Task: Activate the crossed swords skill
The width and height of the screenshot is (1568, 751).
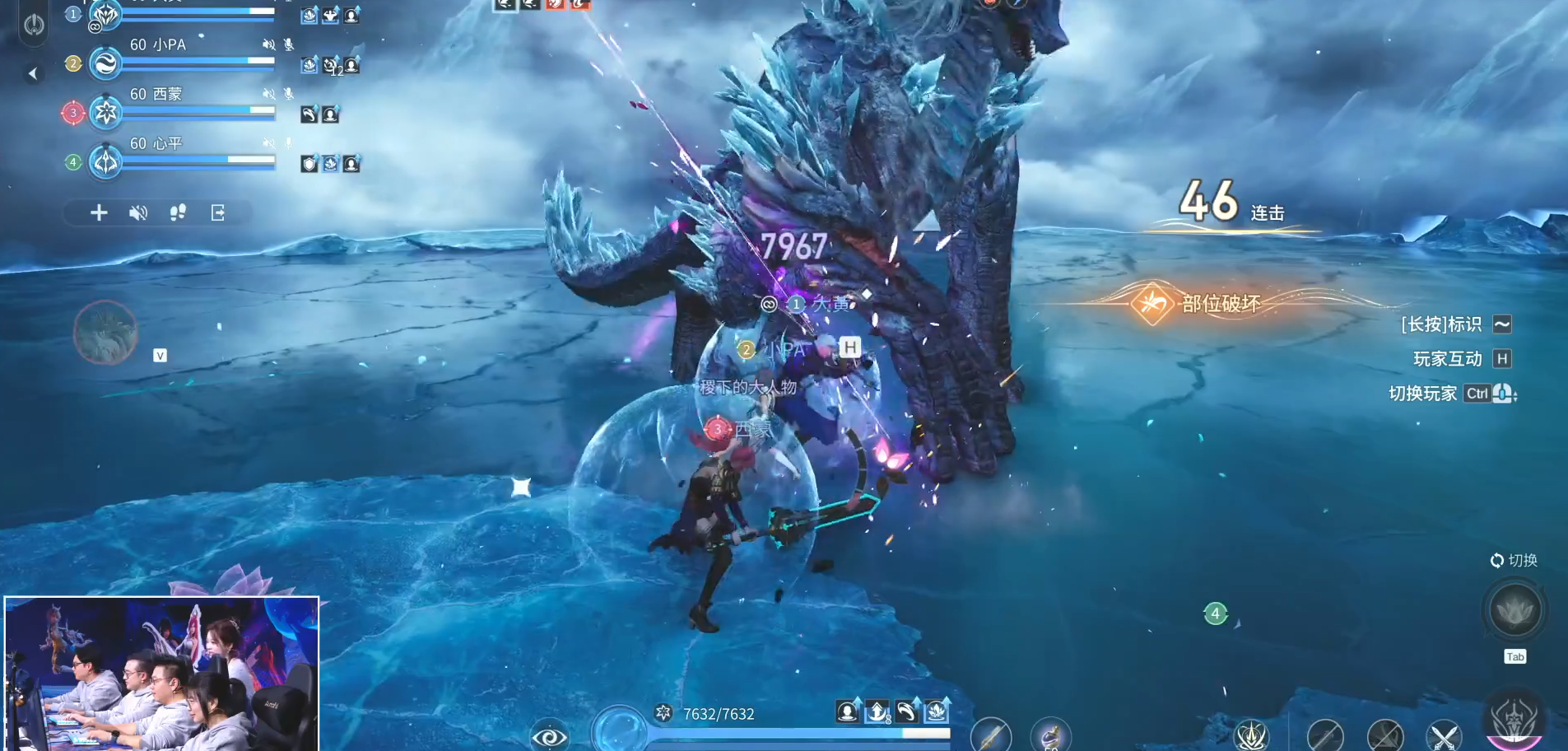Action: click(x=1444, y=736)
